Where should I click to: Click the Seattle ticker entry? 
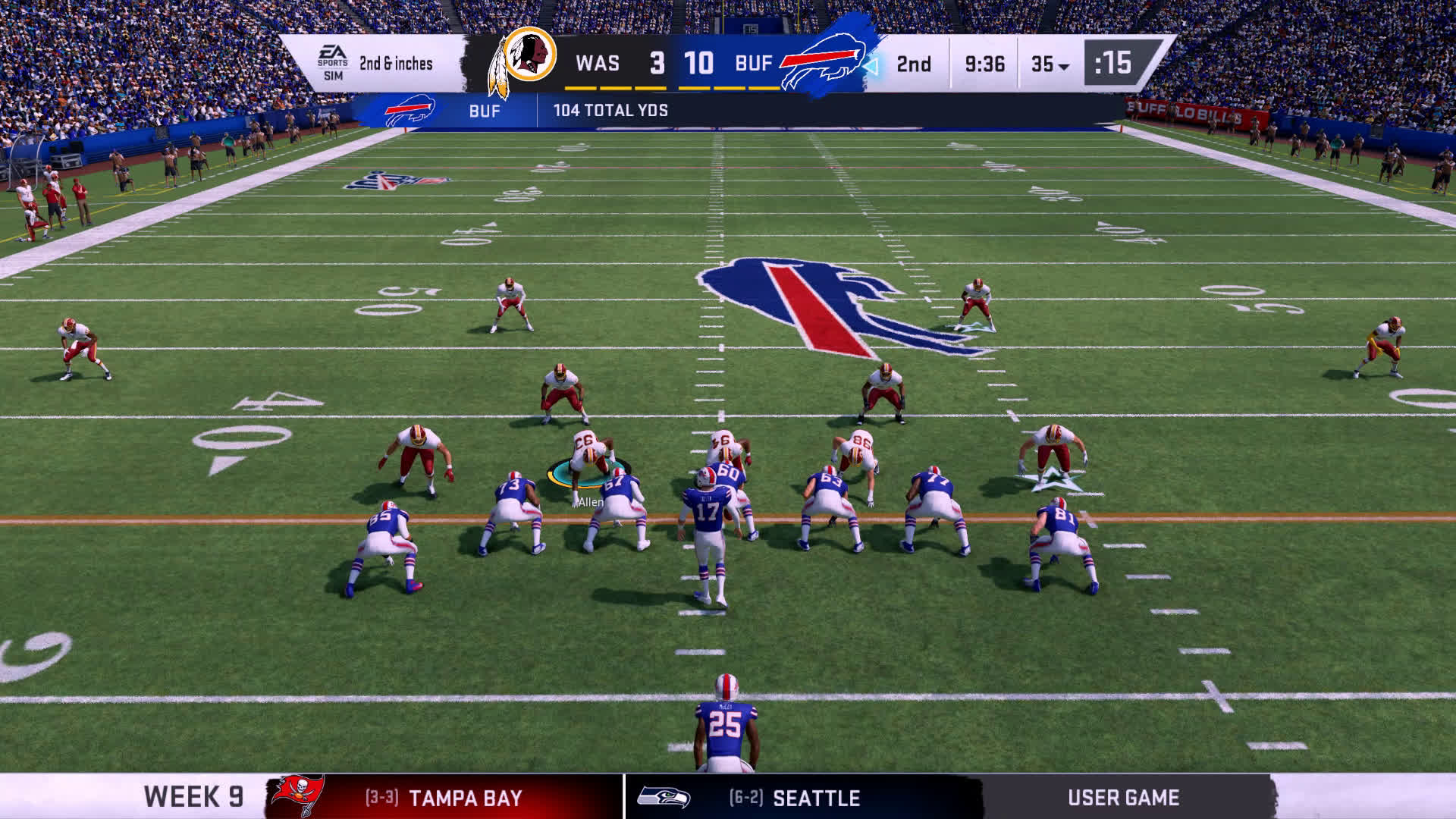coord(796,798)
